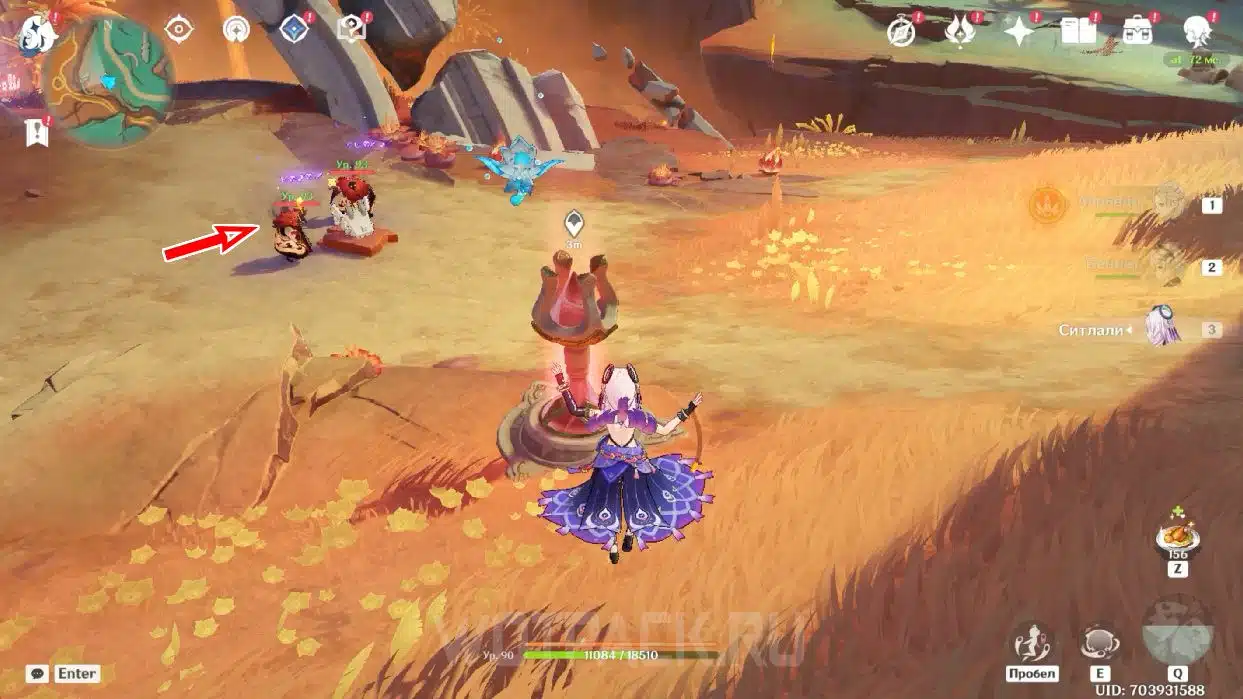
Task: Open the backpack inventory
Action: 1136,32
